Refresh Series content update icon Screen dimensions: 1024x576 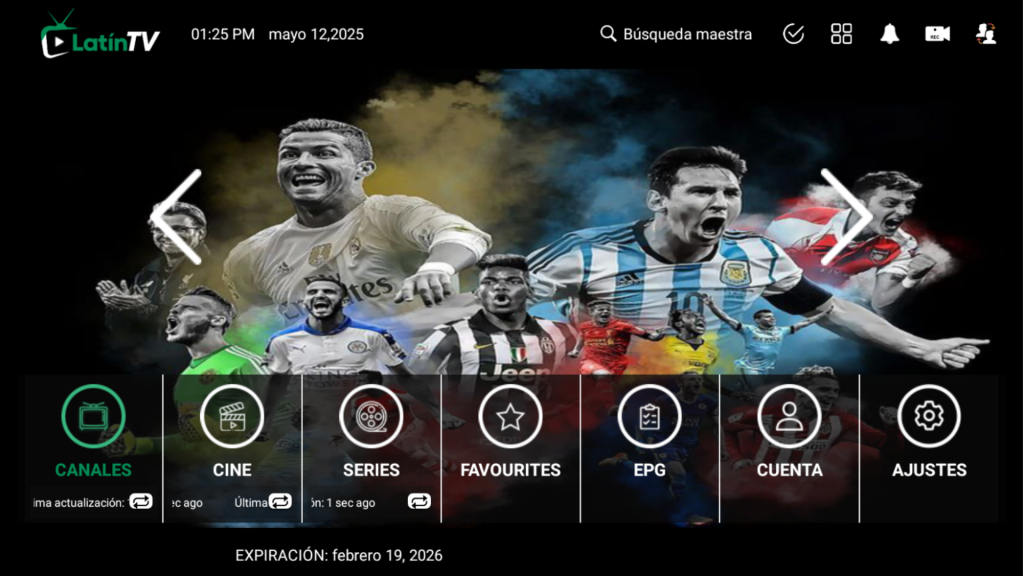[x=419, y=502]
